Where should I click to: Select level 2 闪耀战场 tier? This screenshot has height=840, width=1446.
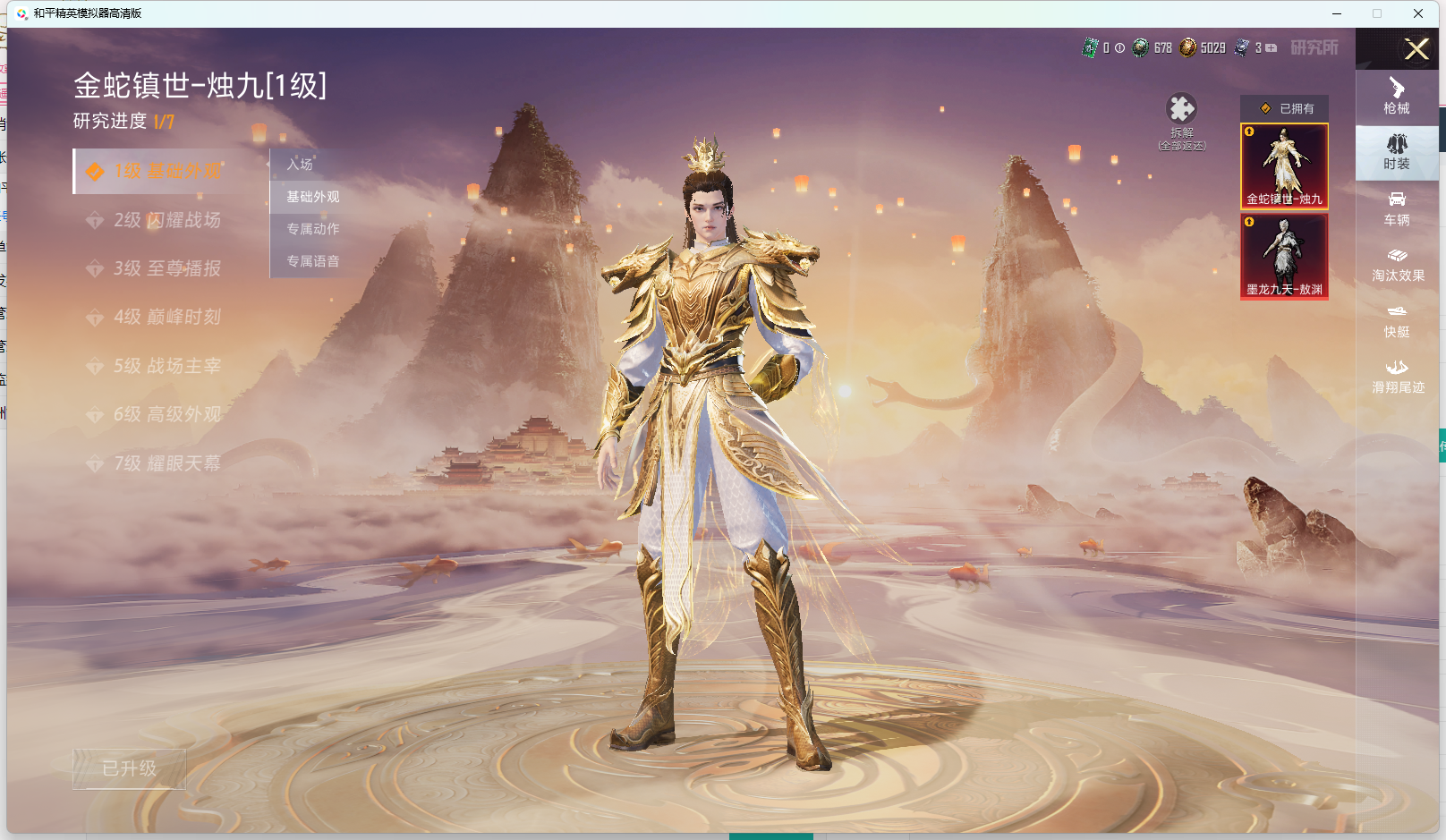pos(159,220)
